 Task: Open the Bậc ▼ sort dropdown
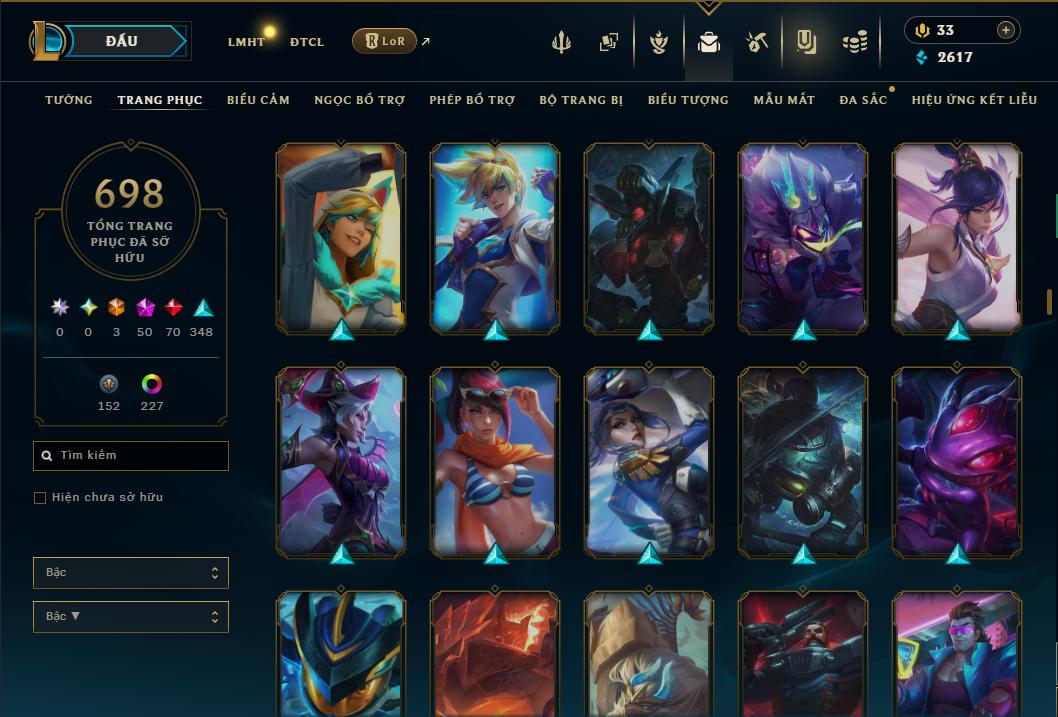pos(131,617)
